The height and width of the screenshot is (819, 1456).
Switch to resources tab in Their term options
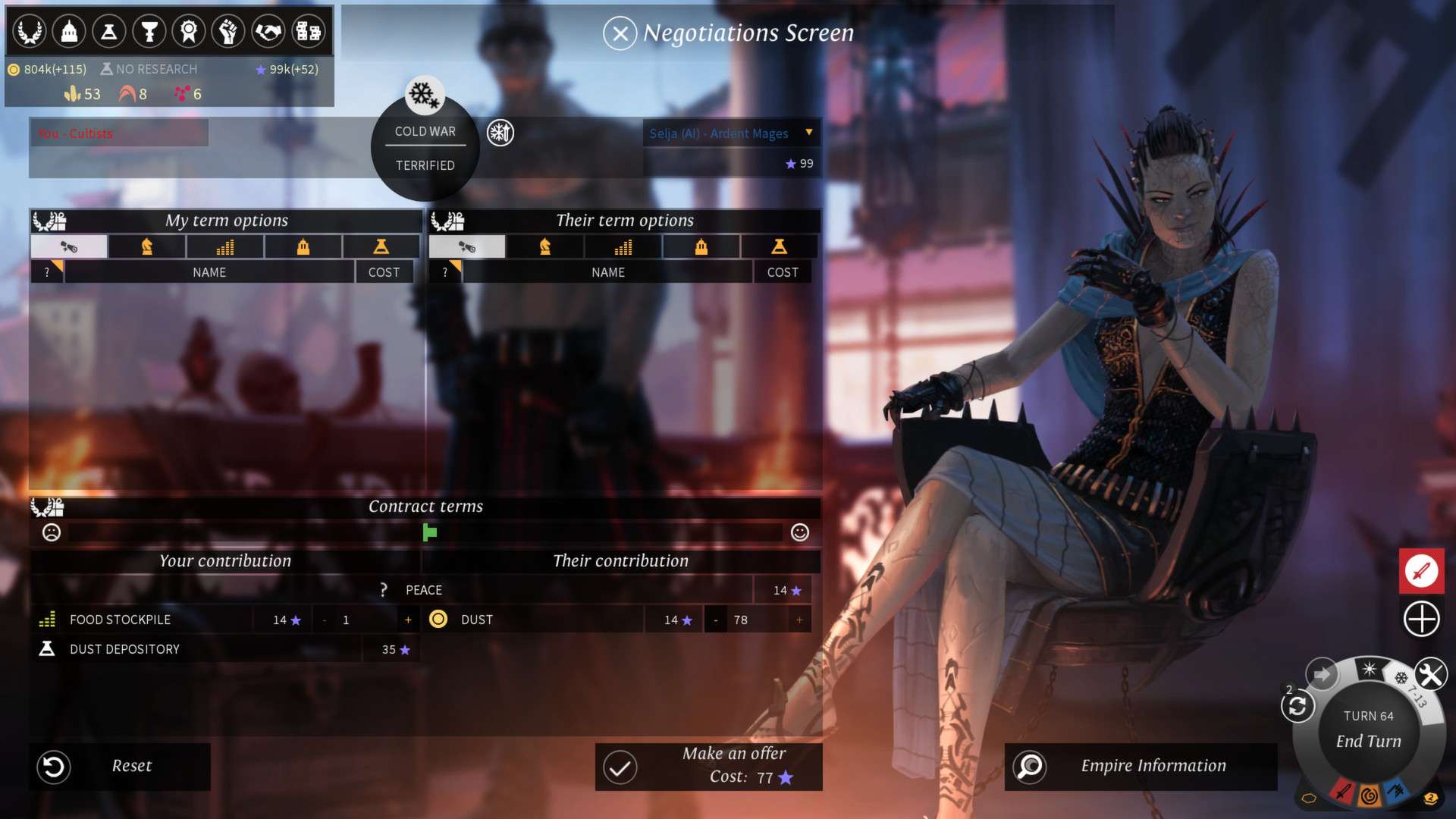[x=623, y=246]
